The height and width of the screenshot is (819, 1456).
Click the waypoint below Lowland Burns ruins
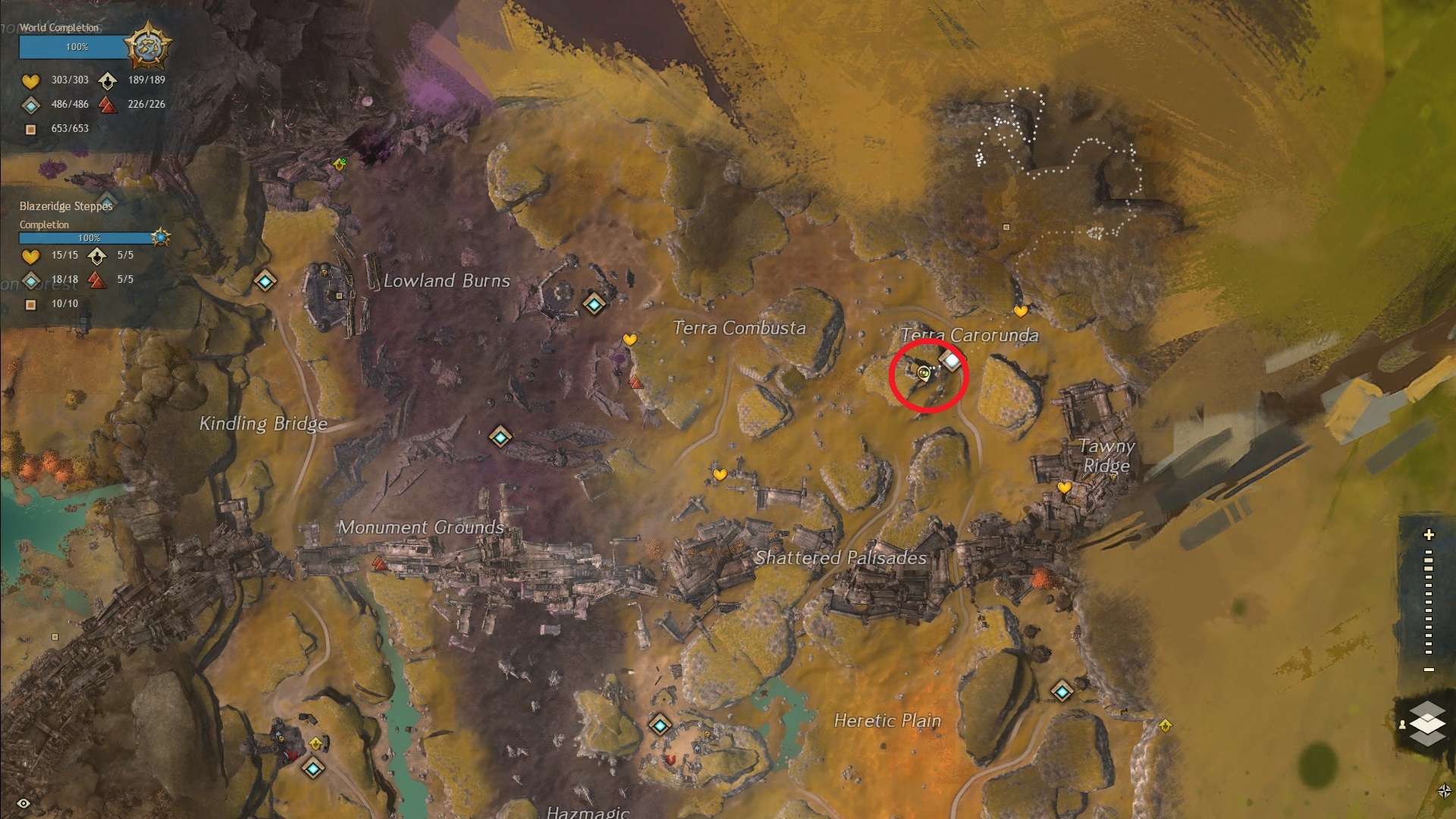click(x=500, y=437)
